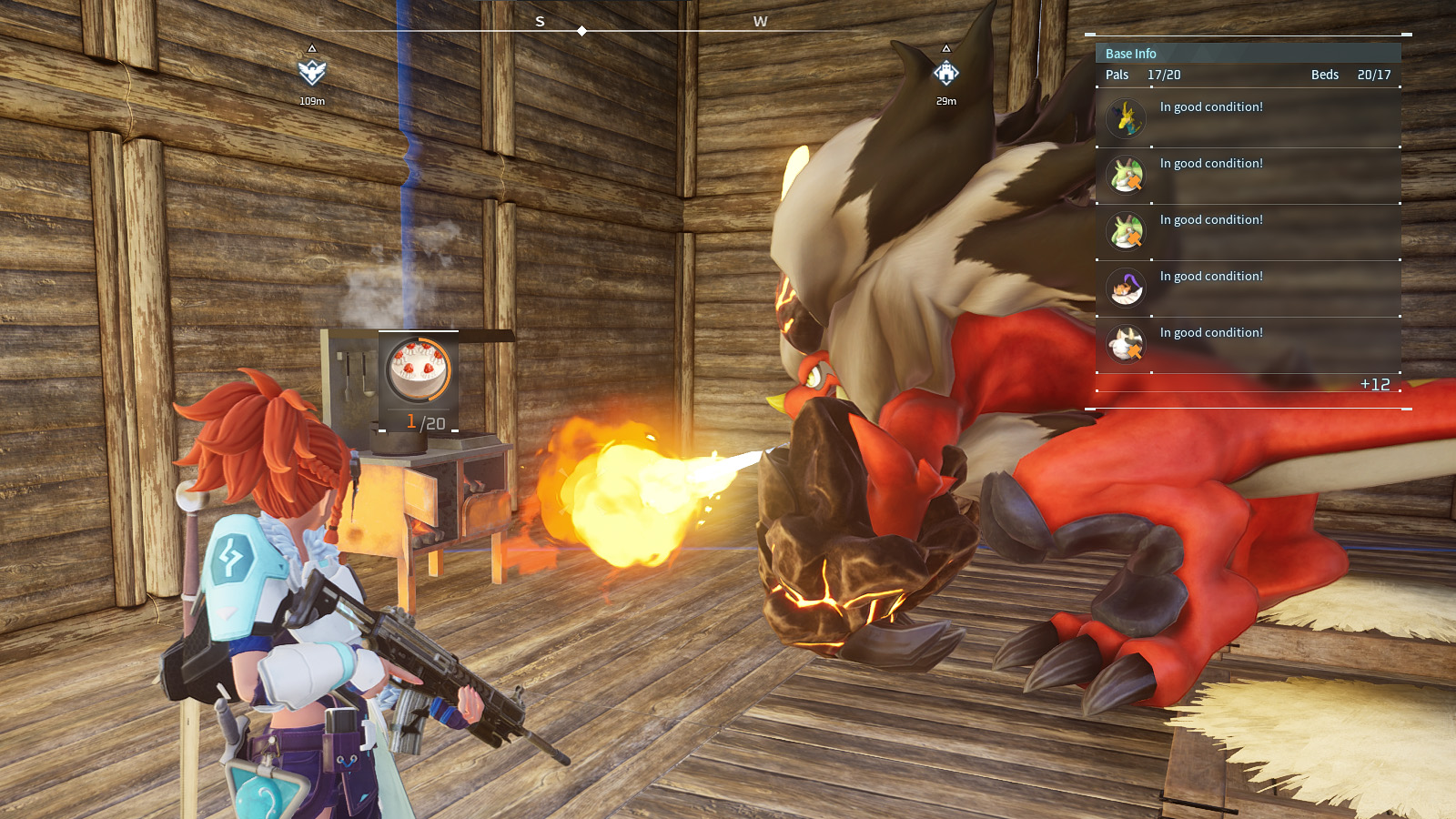Select the yellow and blue pal row
This screenshot has width=1456, height=819.
pos(1247,118)
